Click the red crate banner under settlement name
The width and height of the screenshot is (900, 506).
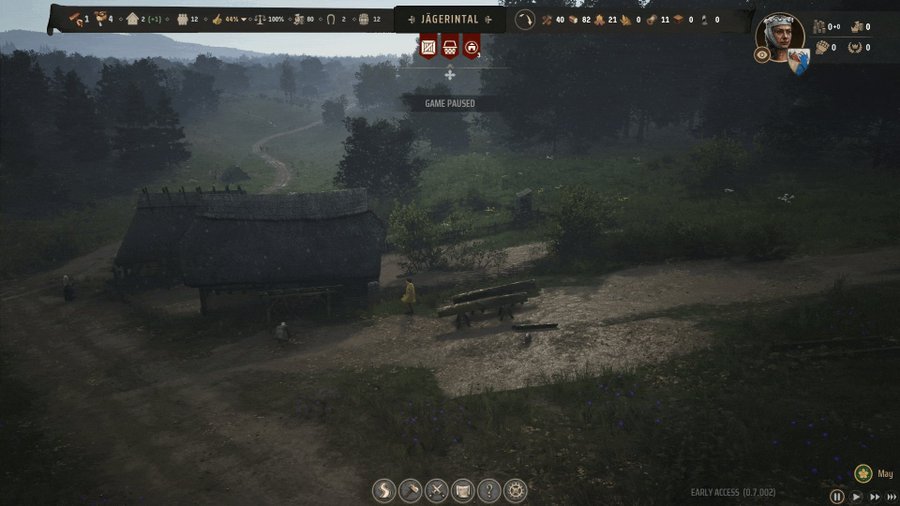pos(429,46)
